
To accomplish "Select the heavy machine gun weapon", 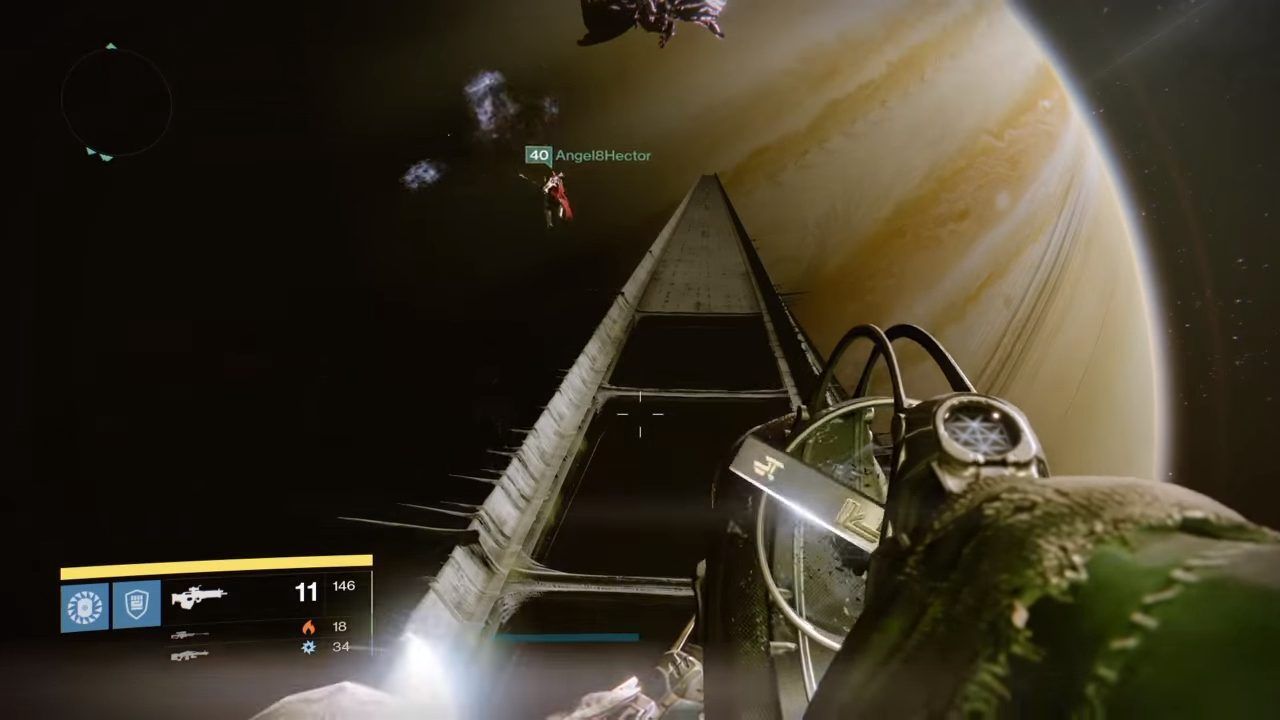I will [x=189, y=655].
